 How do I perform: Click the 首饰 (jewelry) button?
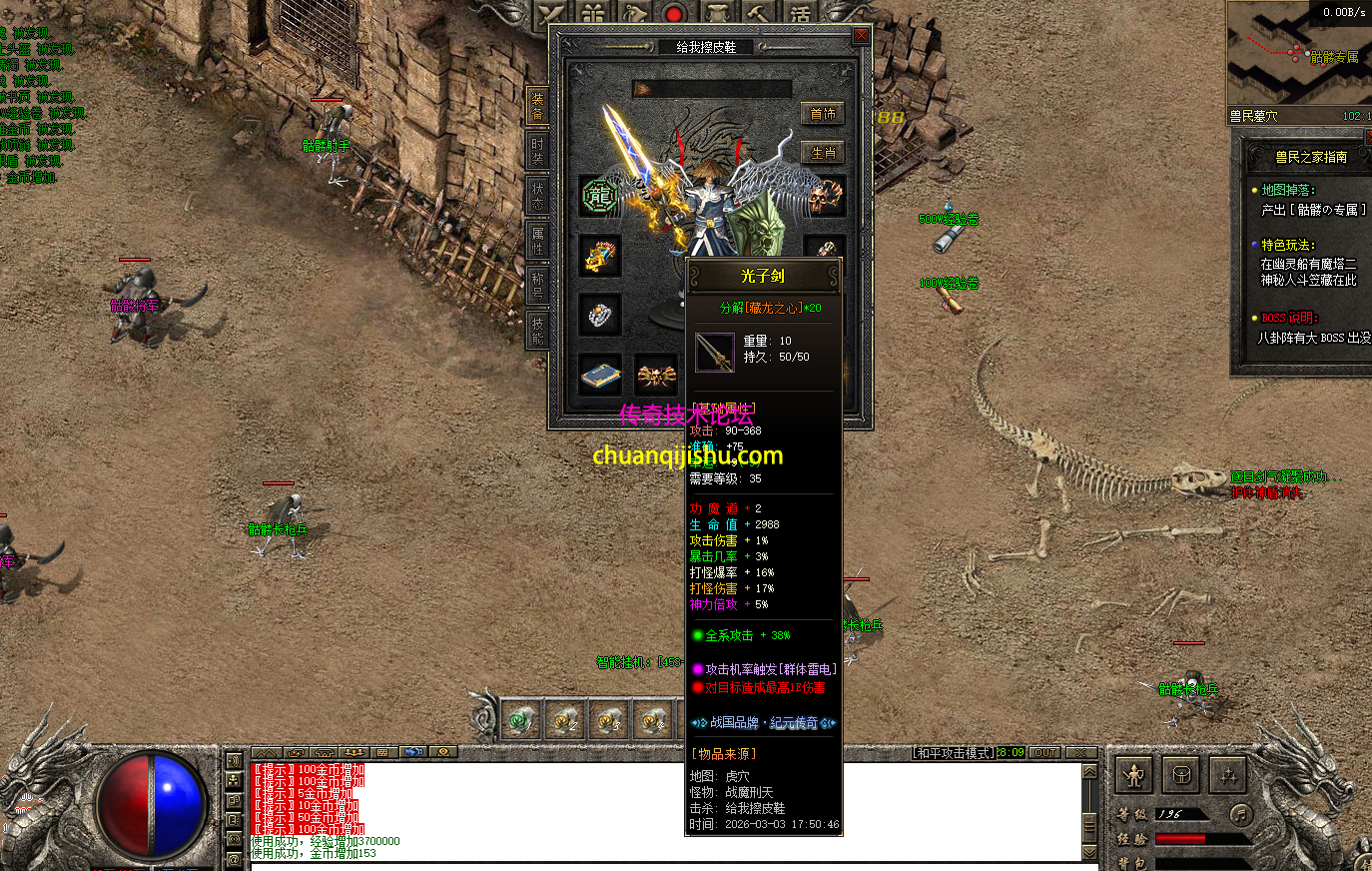coord(823,114)
